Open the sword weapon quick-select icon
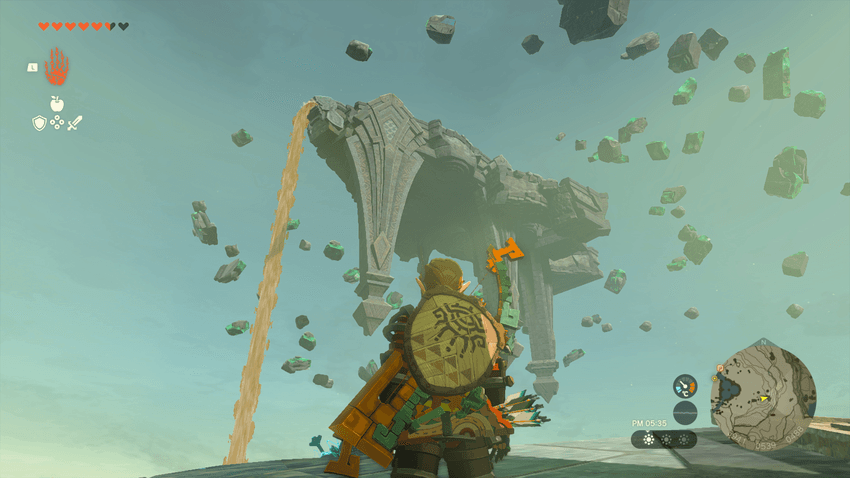This screenshot has width=850, height=478. [x=75, y=123]
